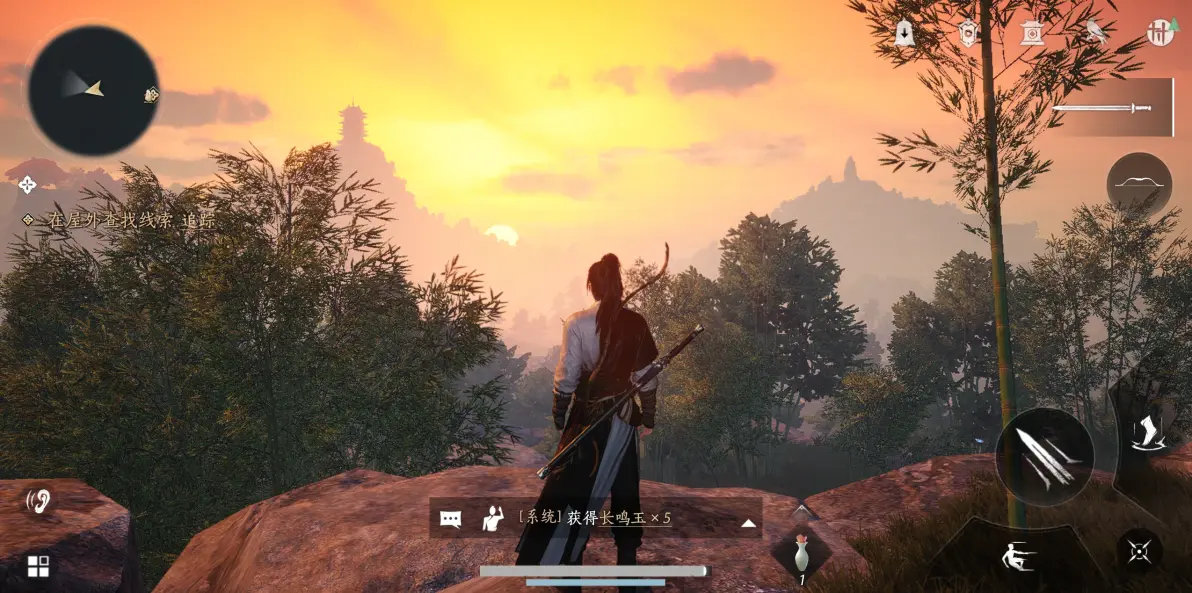Expand the small arrow above the vase slot
This screenshot has width=1192, height=593.
pyautogui.click(x=800, y=511)
